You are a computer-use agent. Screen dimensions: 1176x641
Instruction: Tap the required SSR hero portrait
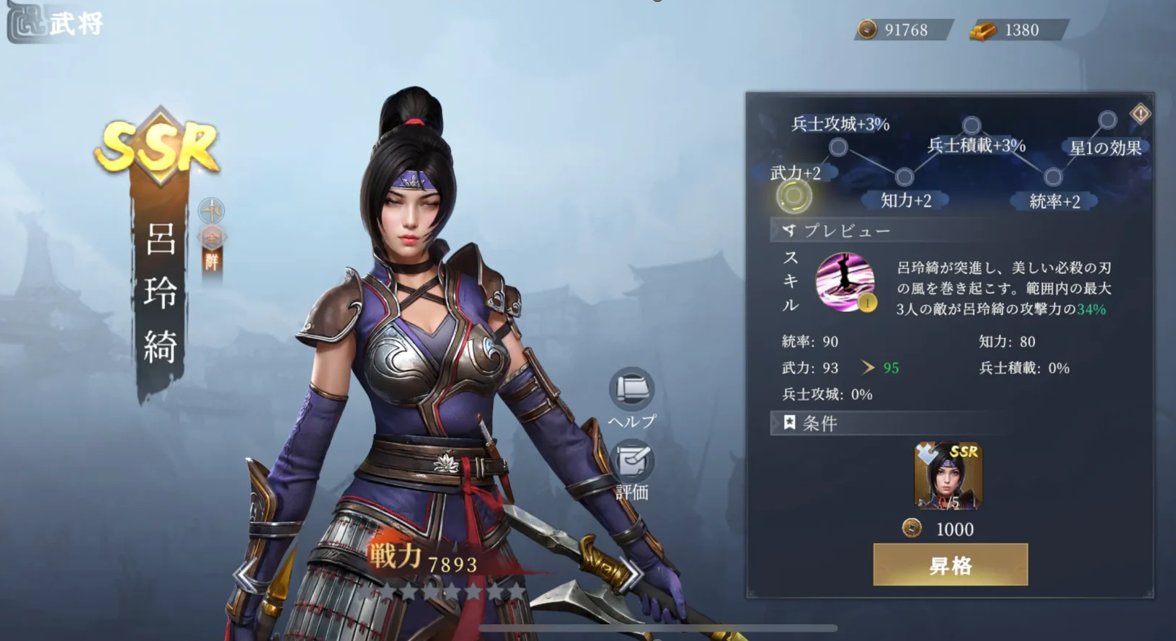point(948,476)
